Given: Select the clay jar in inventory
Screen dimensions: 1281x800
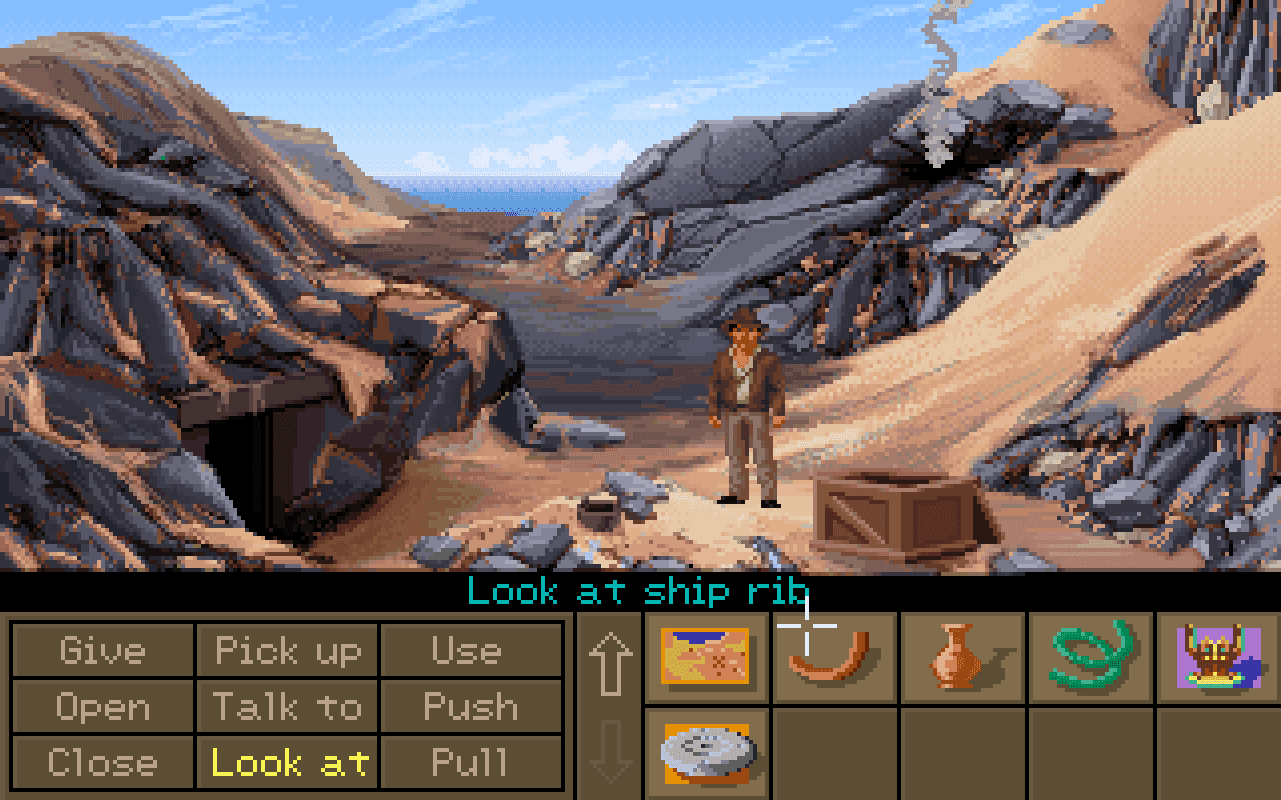Looking at the screenshot, I should click(x=962, y=656).
